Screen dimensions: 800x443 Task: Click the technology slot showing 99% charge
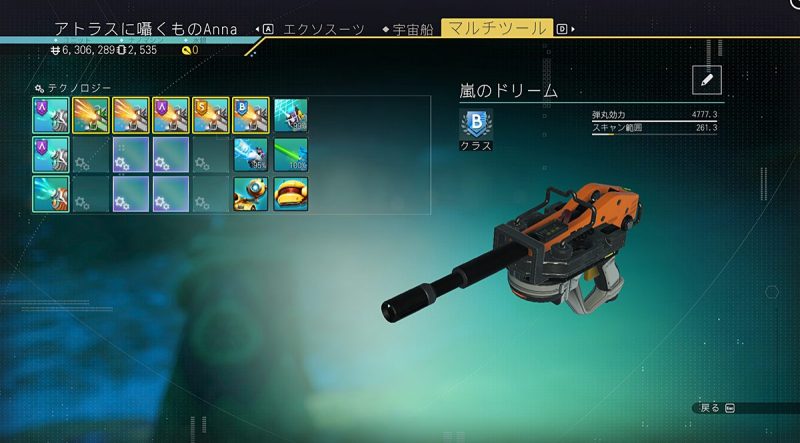(290, 114)
